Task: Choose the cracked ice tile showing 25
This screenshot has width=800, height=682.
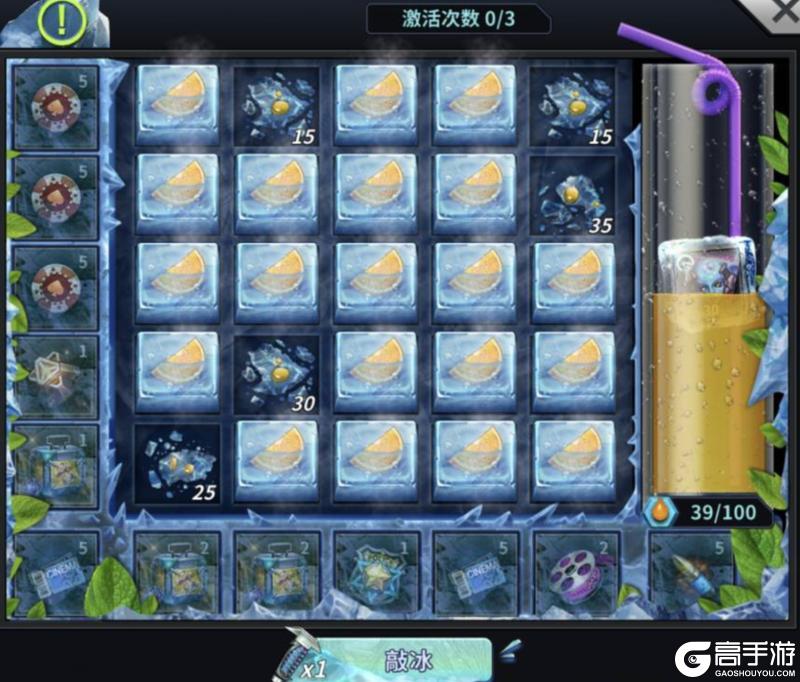Action: [x=176, y=462]
